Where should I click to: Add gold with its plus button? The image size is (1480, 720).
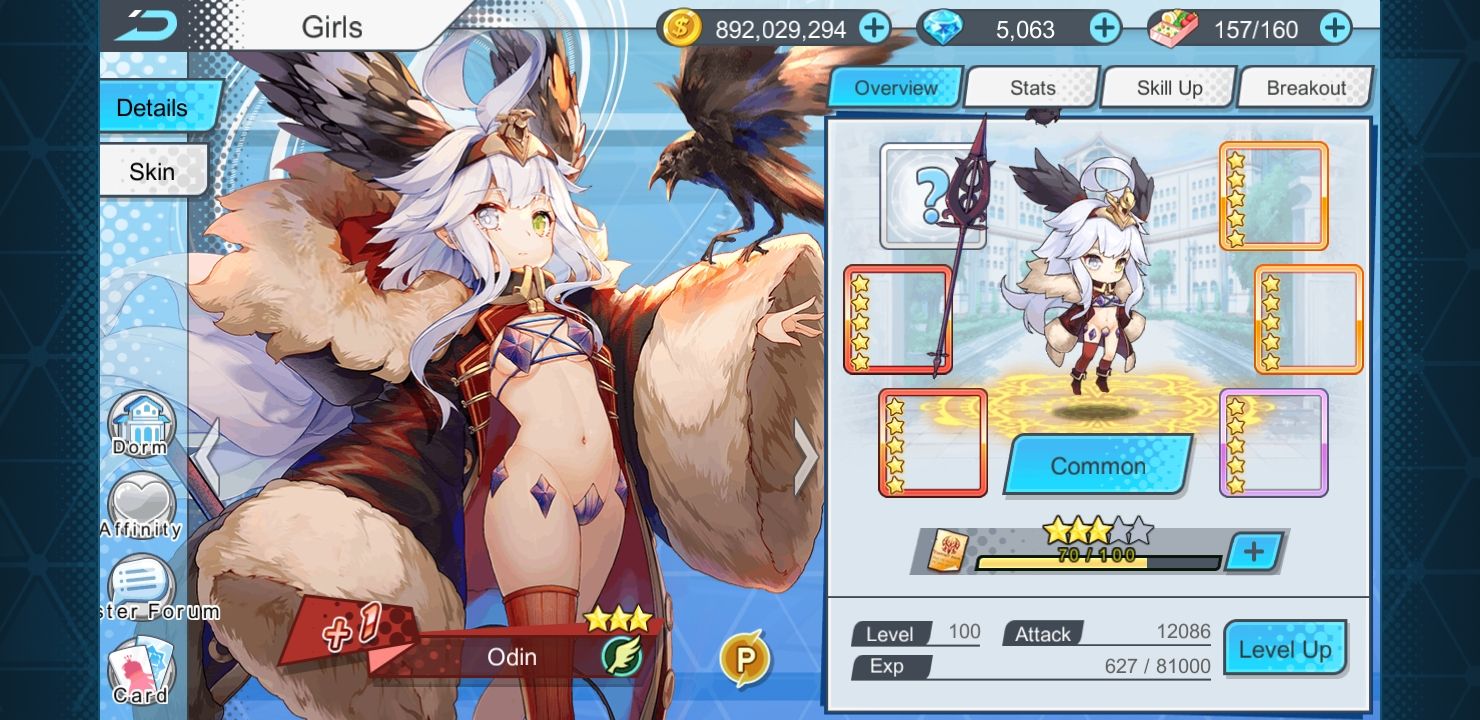pyautogui.click(x=874, y=28)
